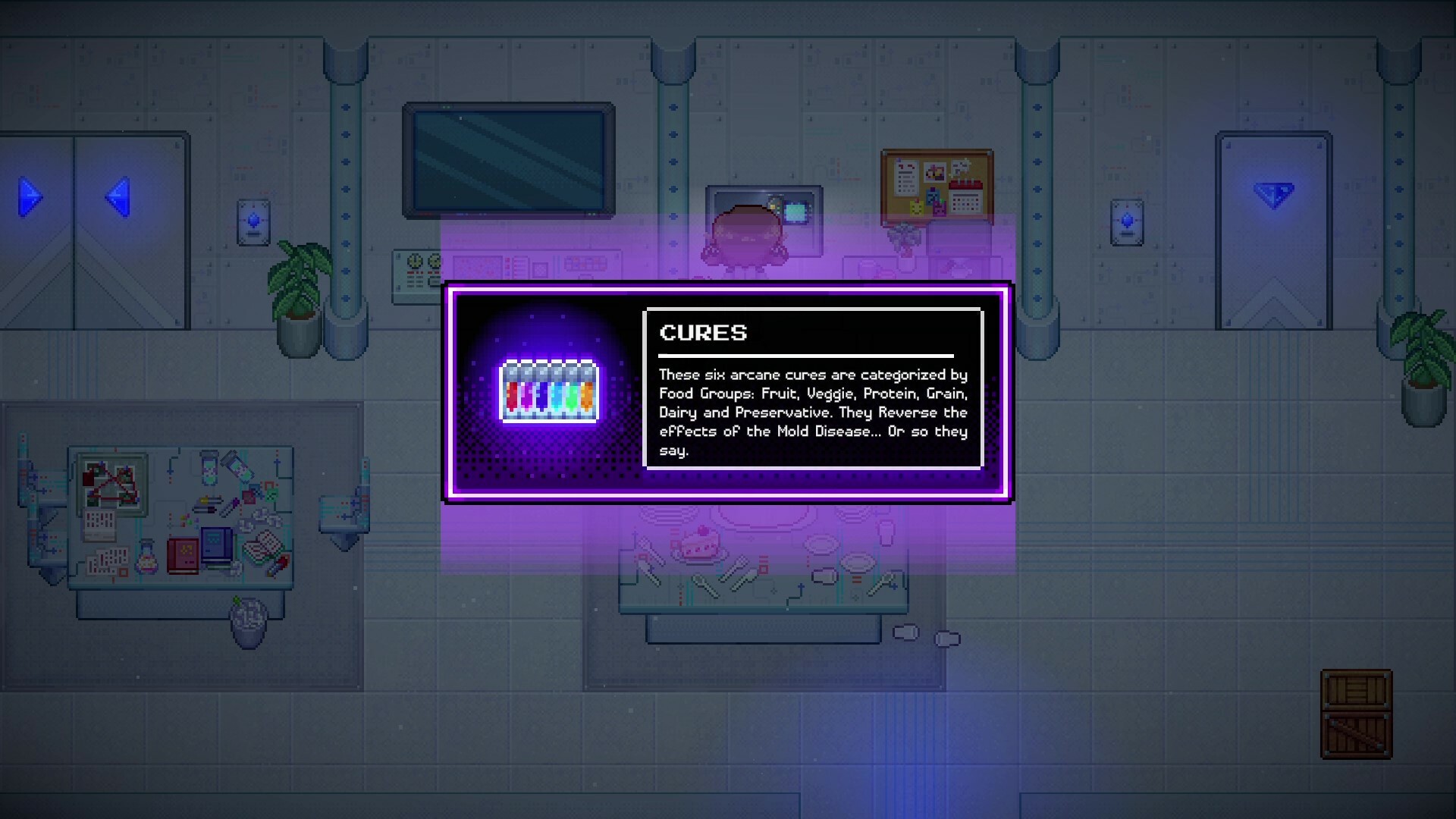Click the Mold Disease text in the description

coord(827,431)
